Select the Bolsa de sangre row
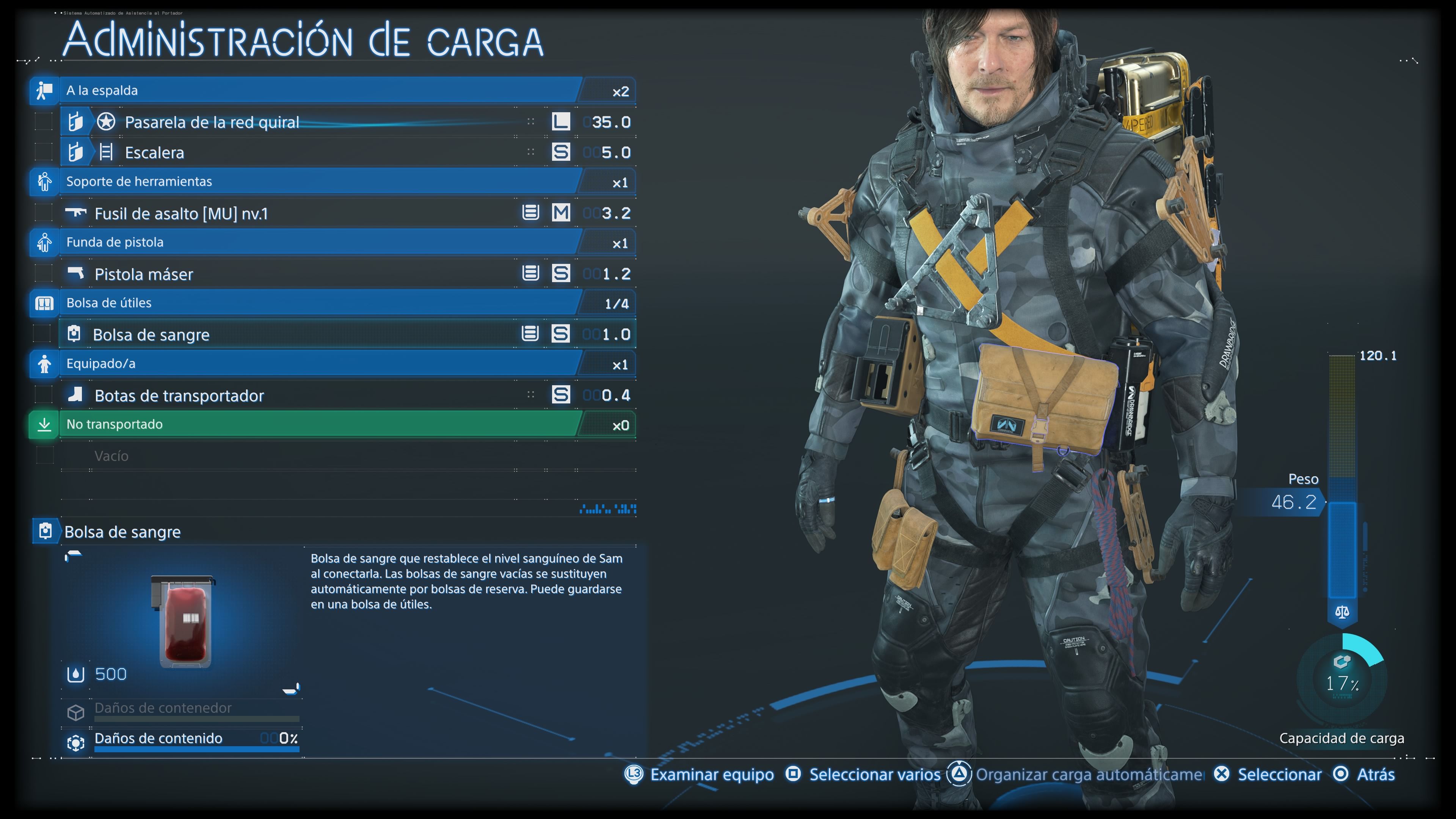The image size is (1456, 819). [305, 334]
